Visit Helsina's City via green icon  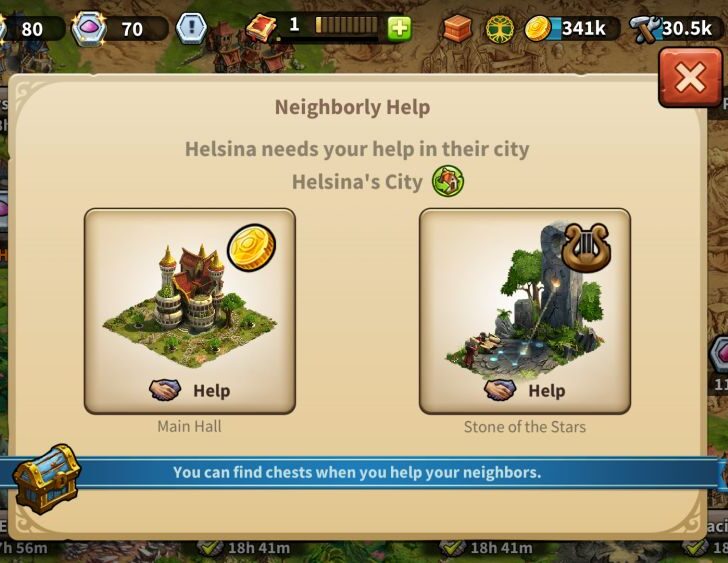[447, 182]
